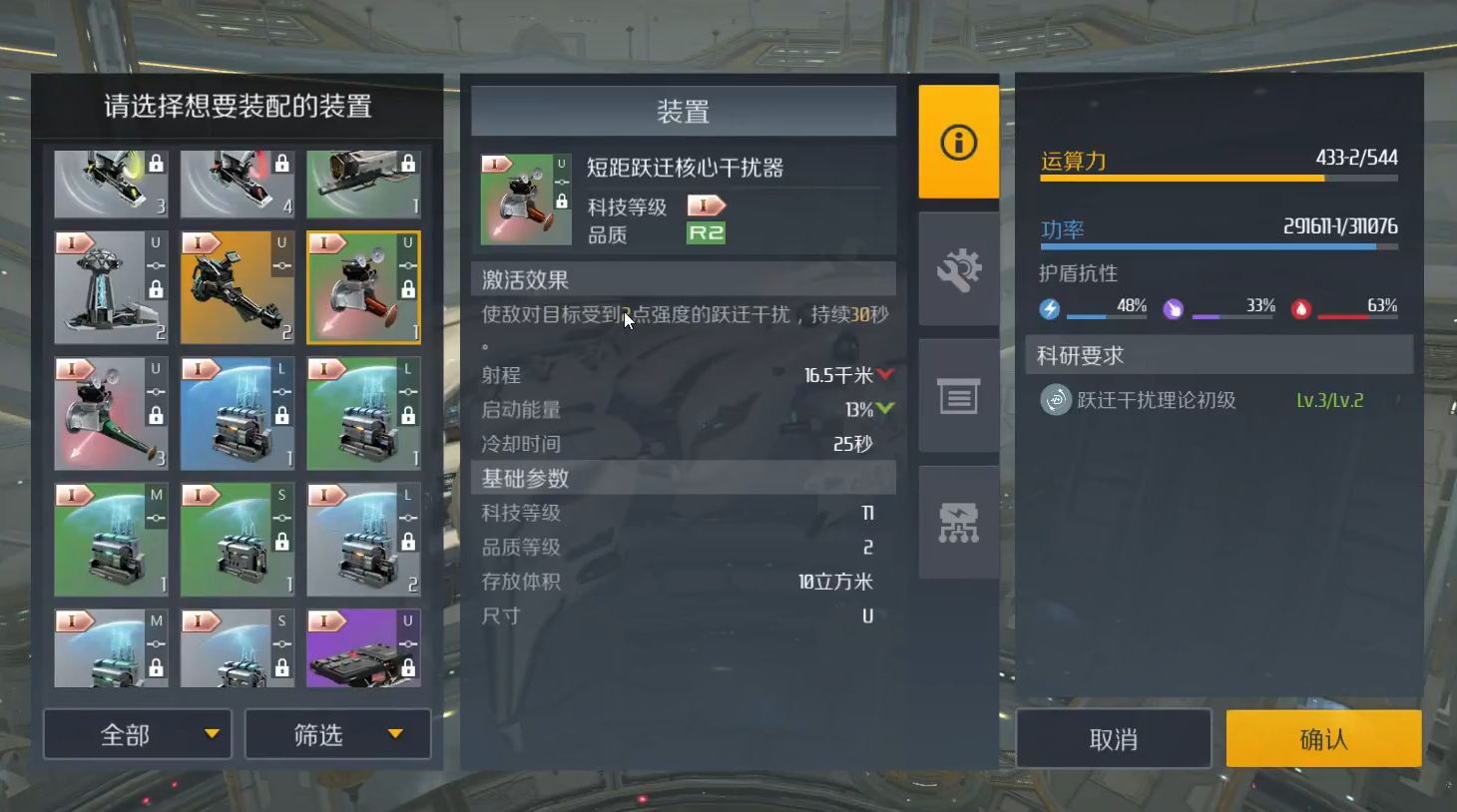Select the highlighted 短距跃迁核心干扰器 thumbnail
This screenshot has height=812, width=1457.
362,286
